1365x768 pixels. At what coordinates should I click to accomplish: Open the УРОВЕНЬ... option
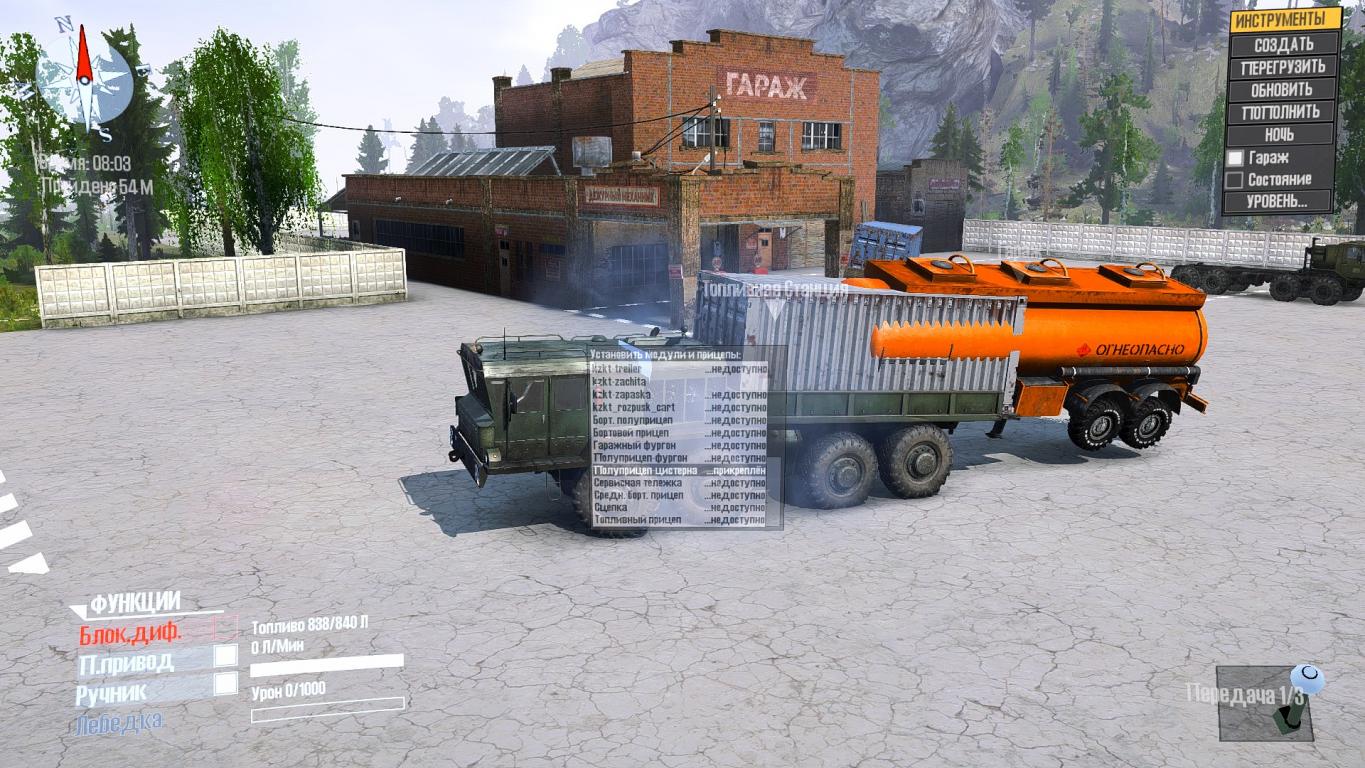(x=1278, y=201)
